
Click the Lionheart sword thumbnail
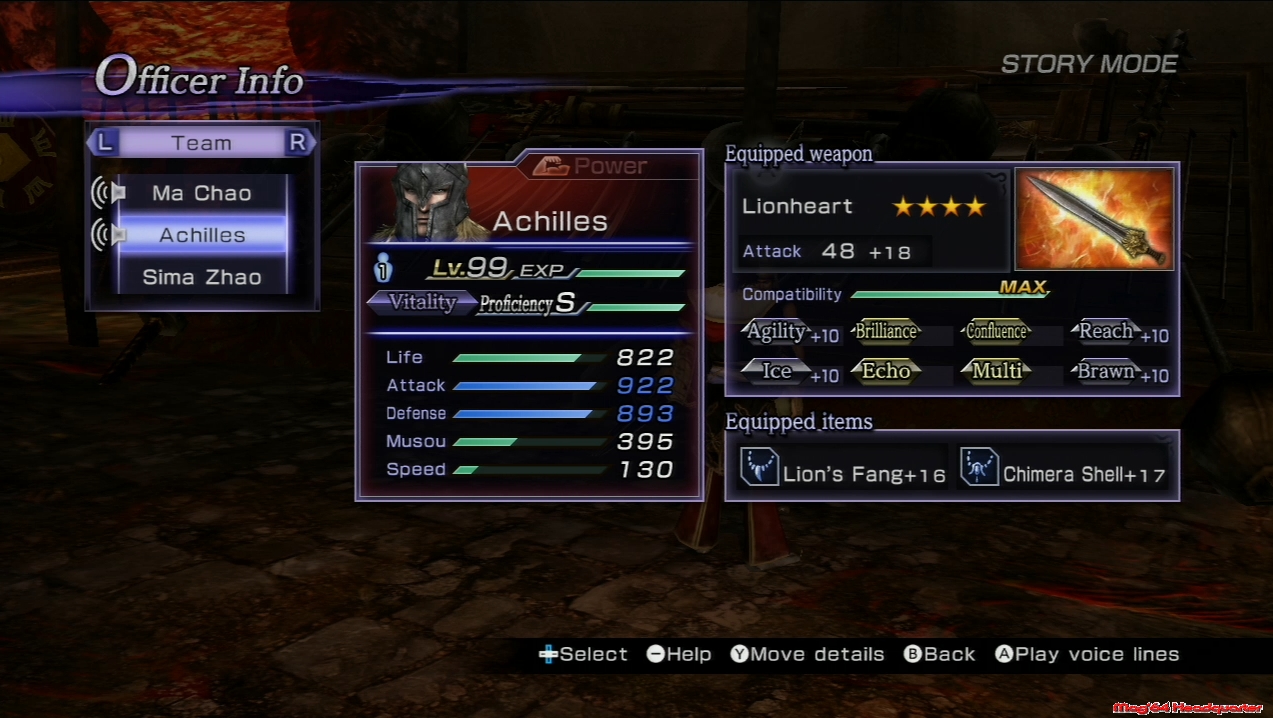point(1094,219)
